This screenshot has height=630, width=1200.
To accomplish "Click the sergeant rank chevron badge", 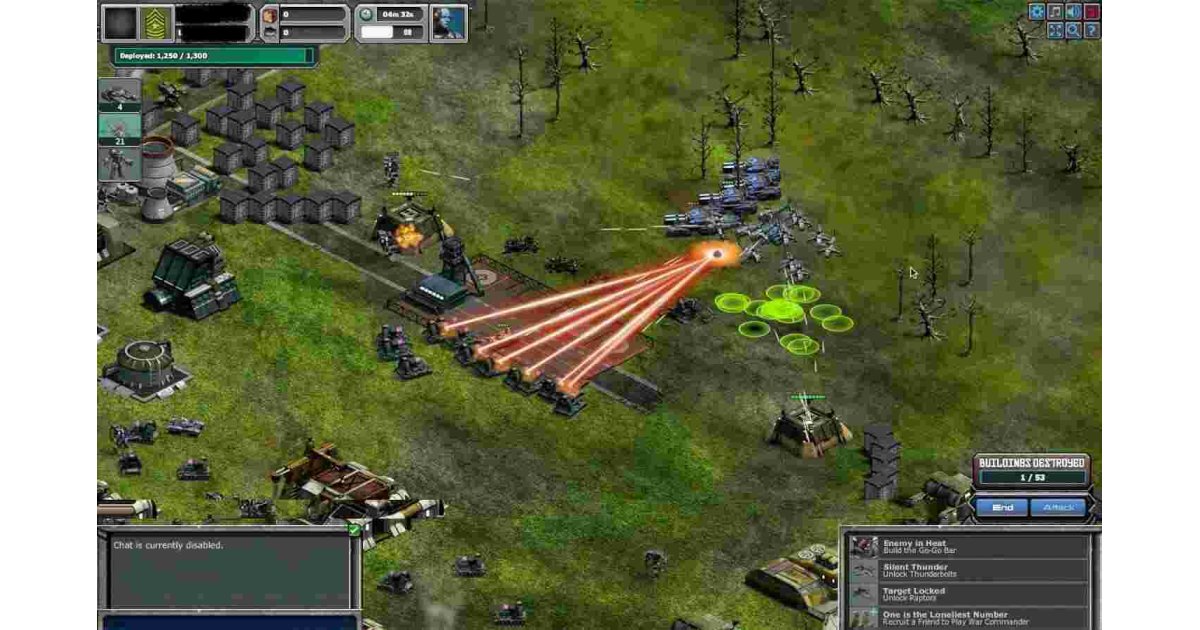I will [x=159, y=22].
